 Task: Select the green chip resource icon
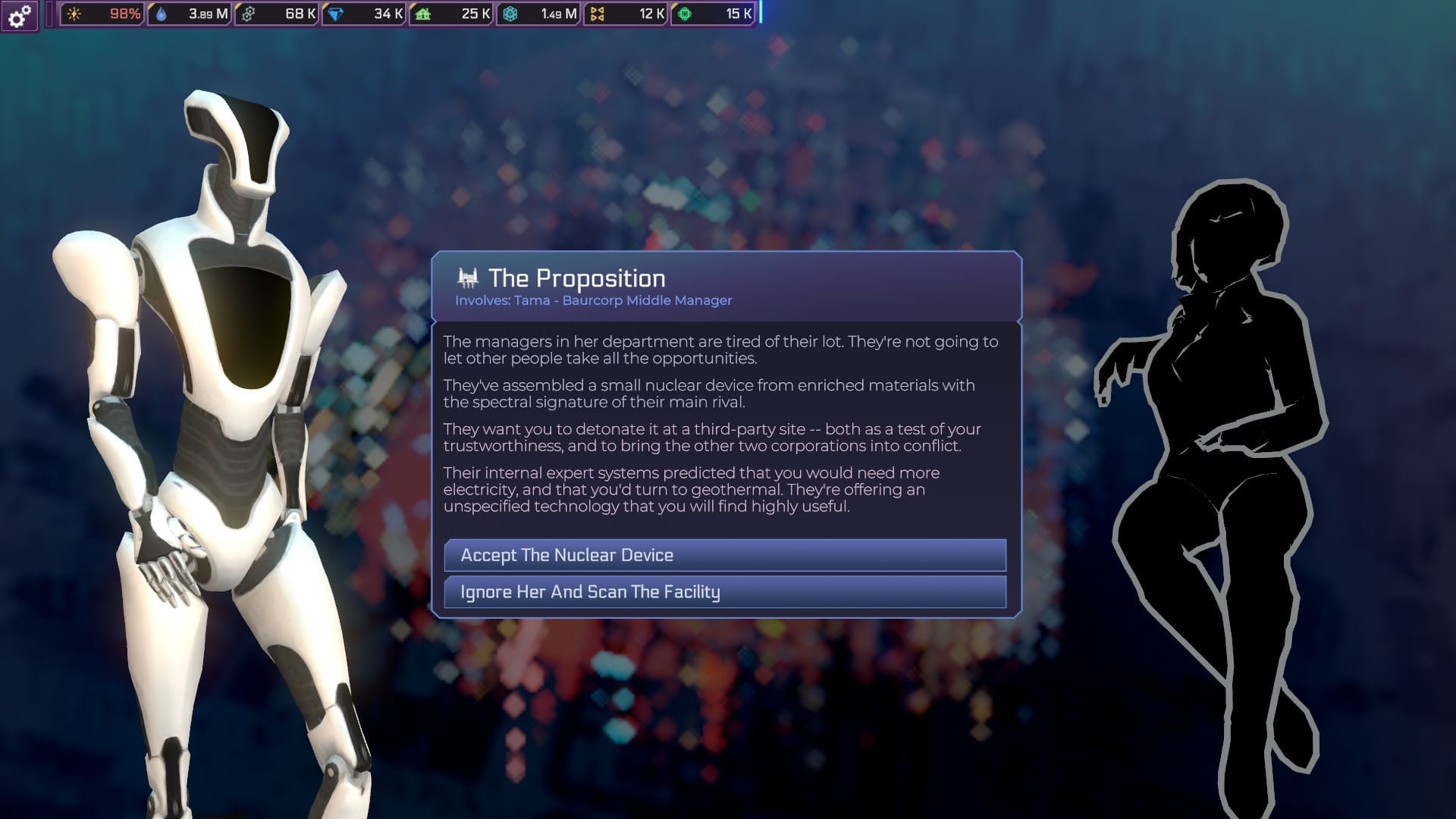pos(683,13)
